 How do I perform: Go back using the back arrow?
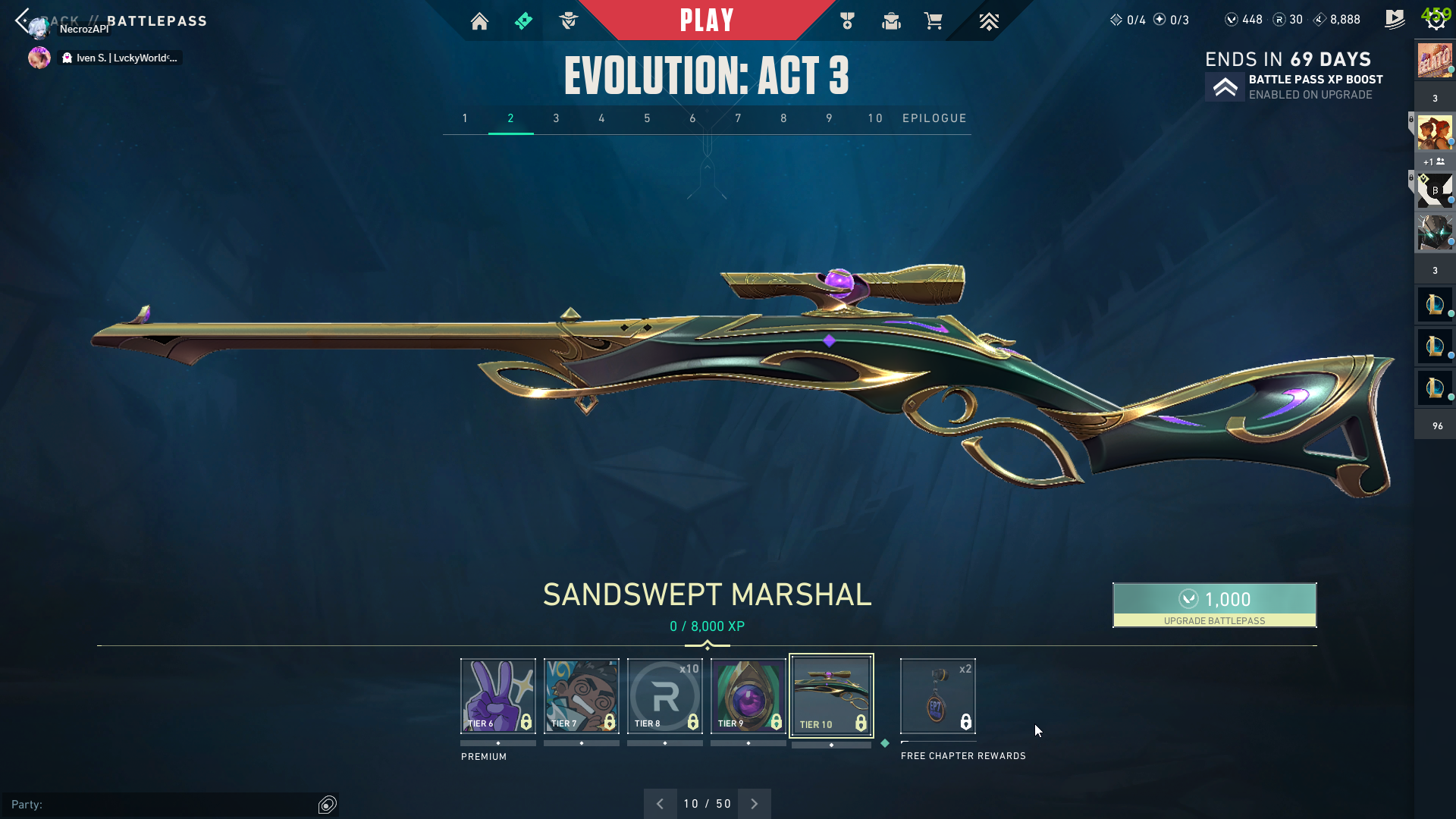22,20
